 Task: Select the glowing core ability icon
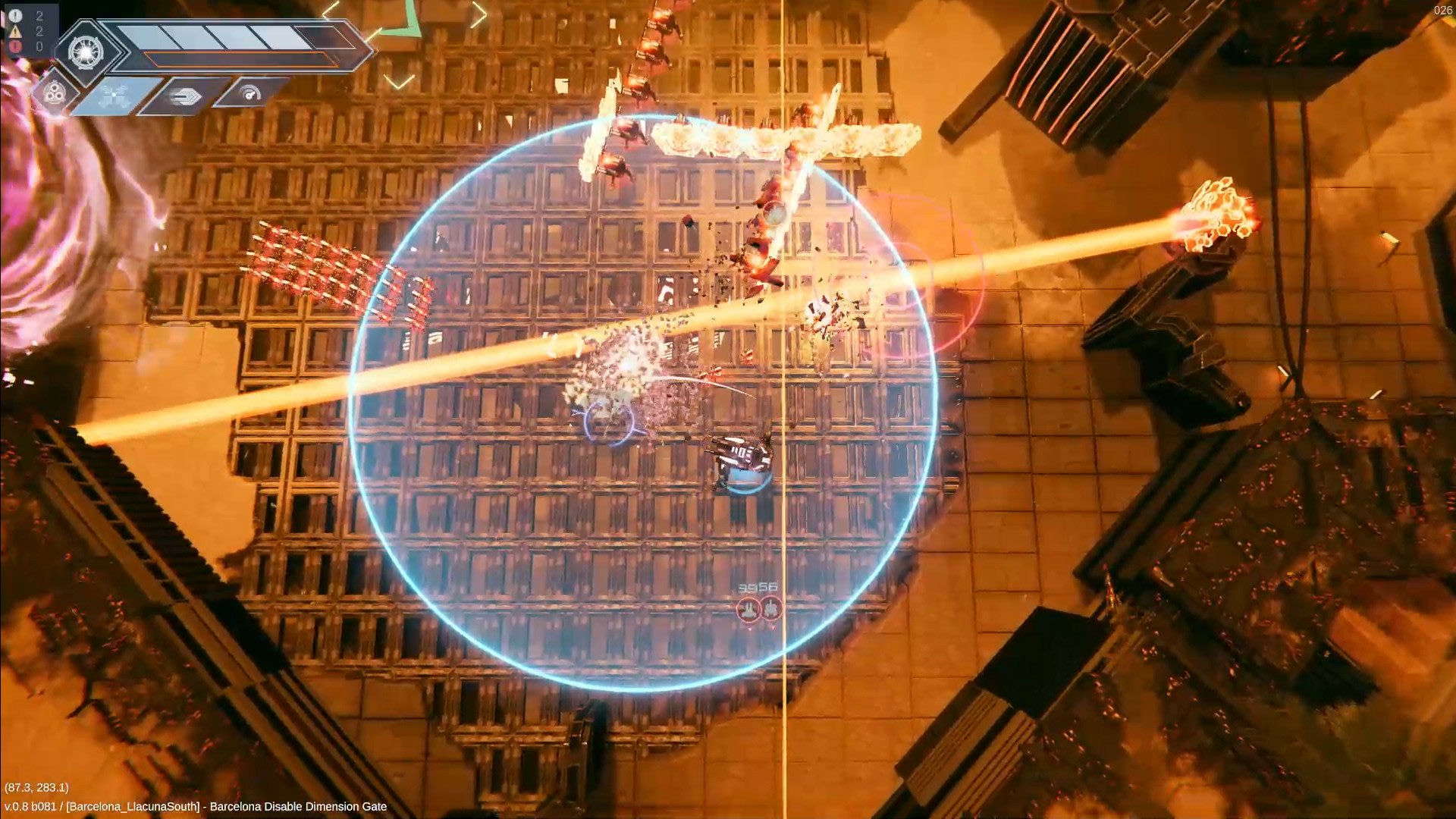coord(85,52)
